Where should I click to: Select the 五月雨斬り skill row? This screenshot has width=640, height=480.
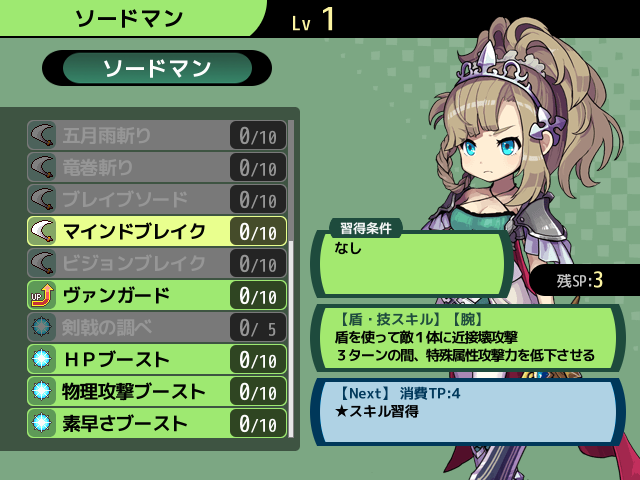(x=156, y=135)
